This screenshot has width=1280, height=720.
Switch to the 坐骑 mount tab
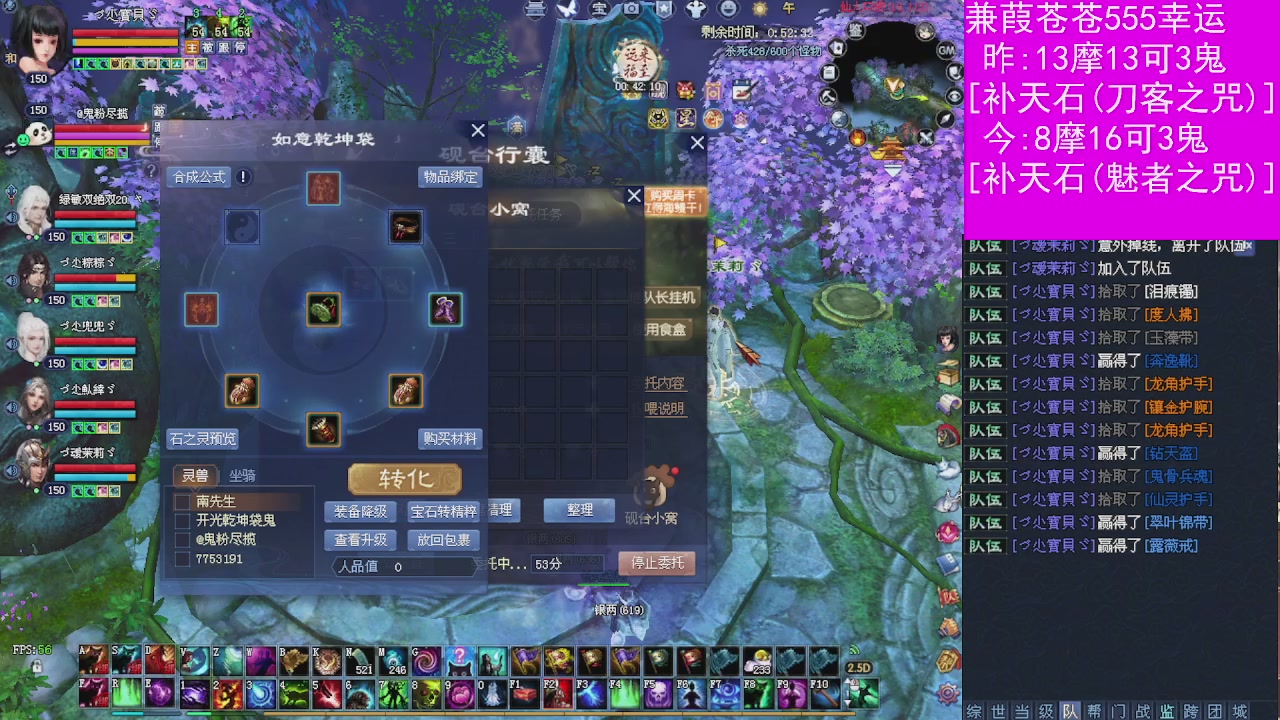pyautogui.click(x=243, y=476)
